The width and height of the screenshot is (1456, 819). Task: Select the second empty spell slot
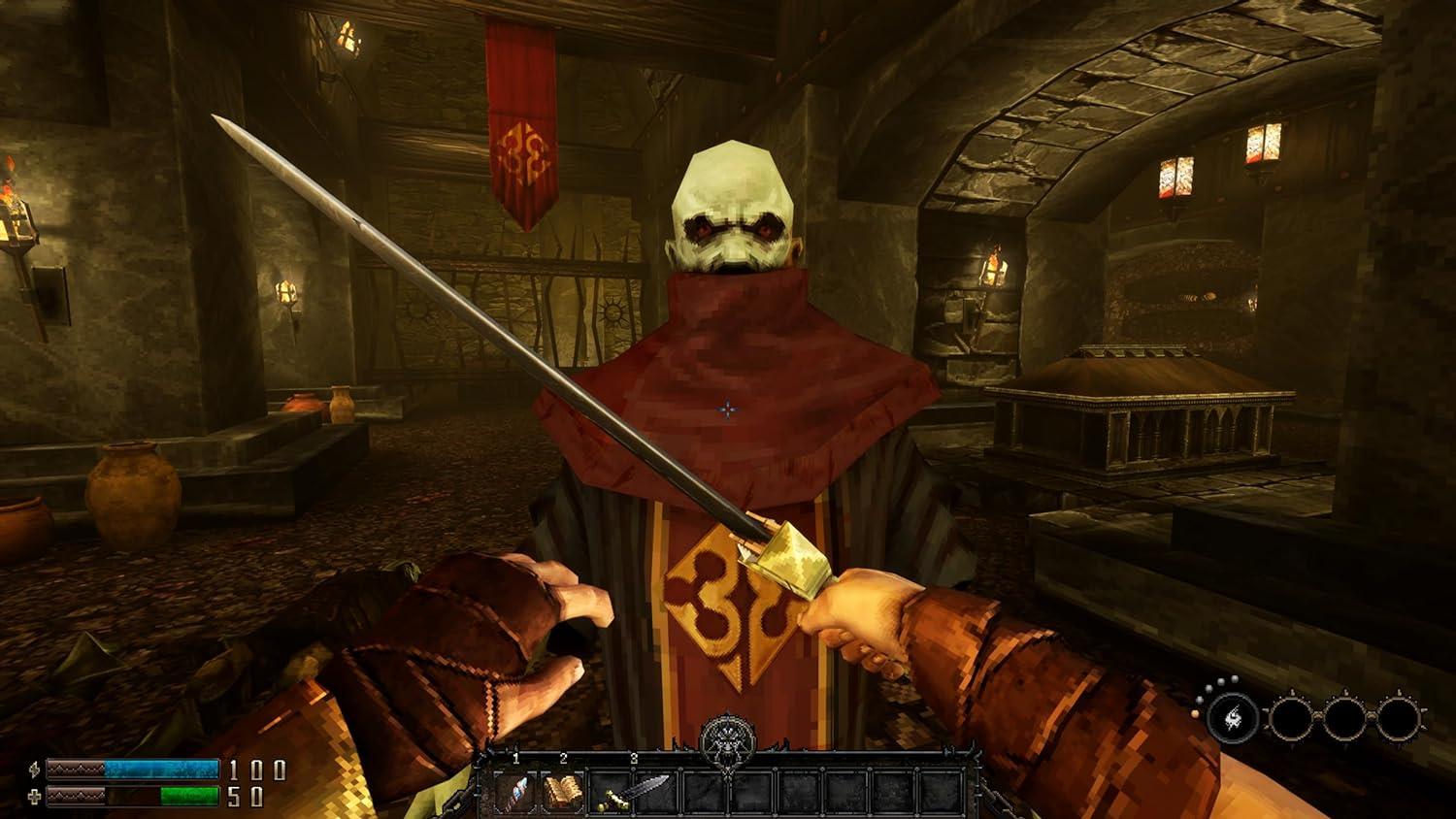tap(1346, 719)
